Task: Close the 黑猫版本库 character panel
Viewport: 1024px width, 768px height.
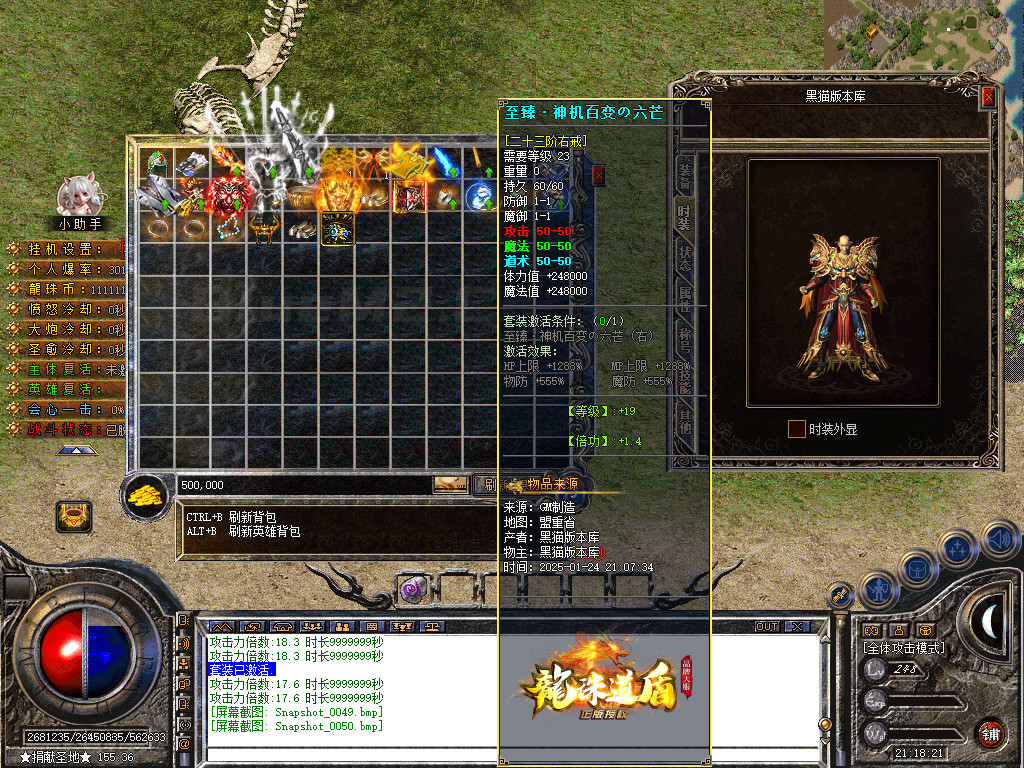Action: point(988,97)
